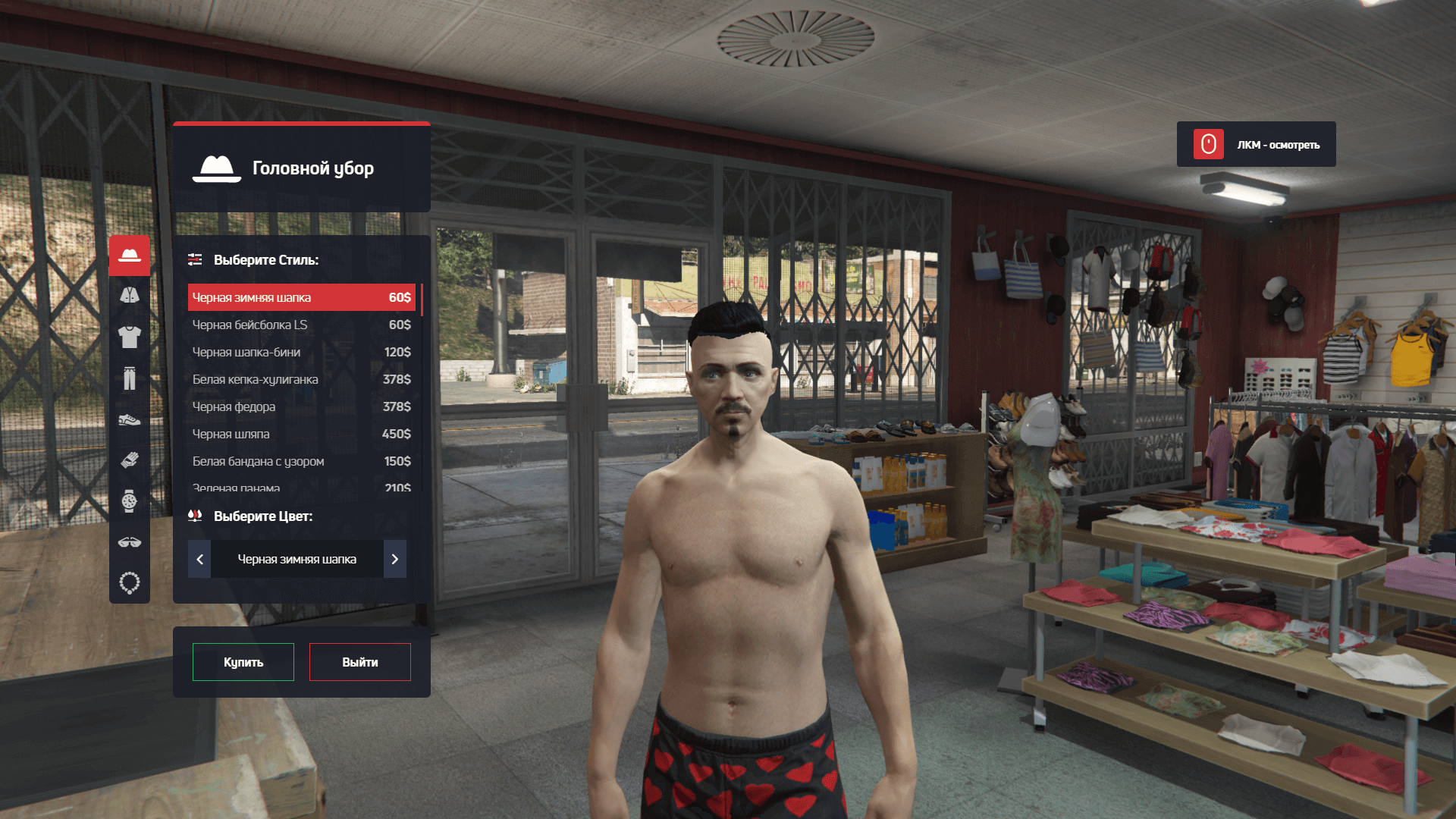This screenshot has width=1456, height=819.
Task: Go to the previous hat color
Action: point(199,559)
